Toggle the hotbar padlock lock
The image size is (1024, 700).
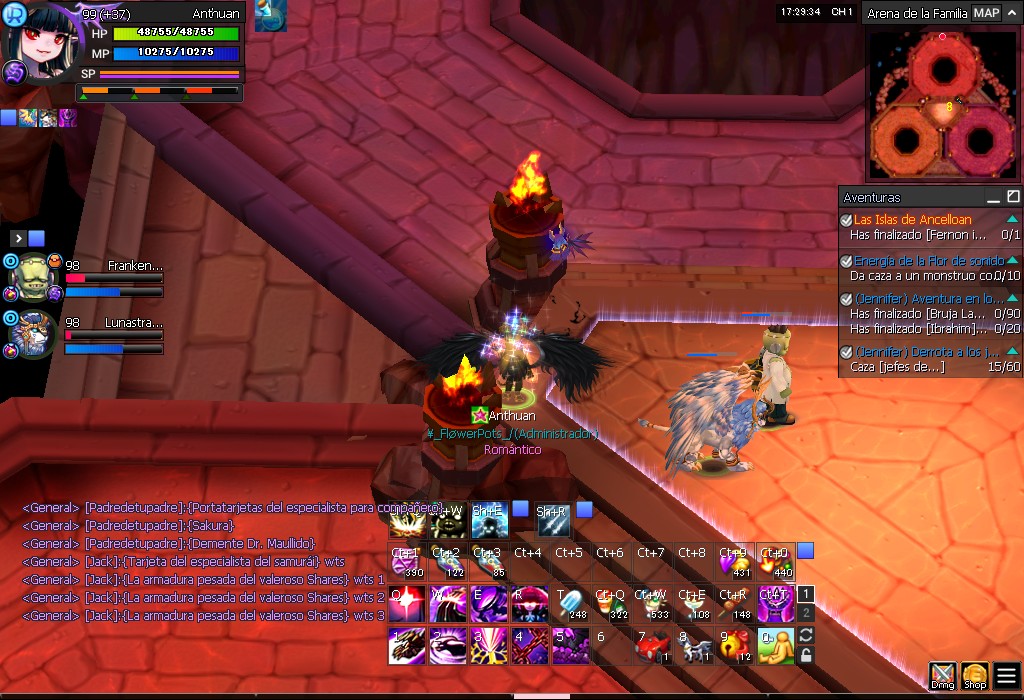(806, 655)
